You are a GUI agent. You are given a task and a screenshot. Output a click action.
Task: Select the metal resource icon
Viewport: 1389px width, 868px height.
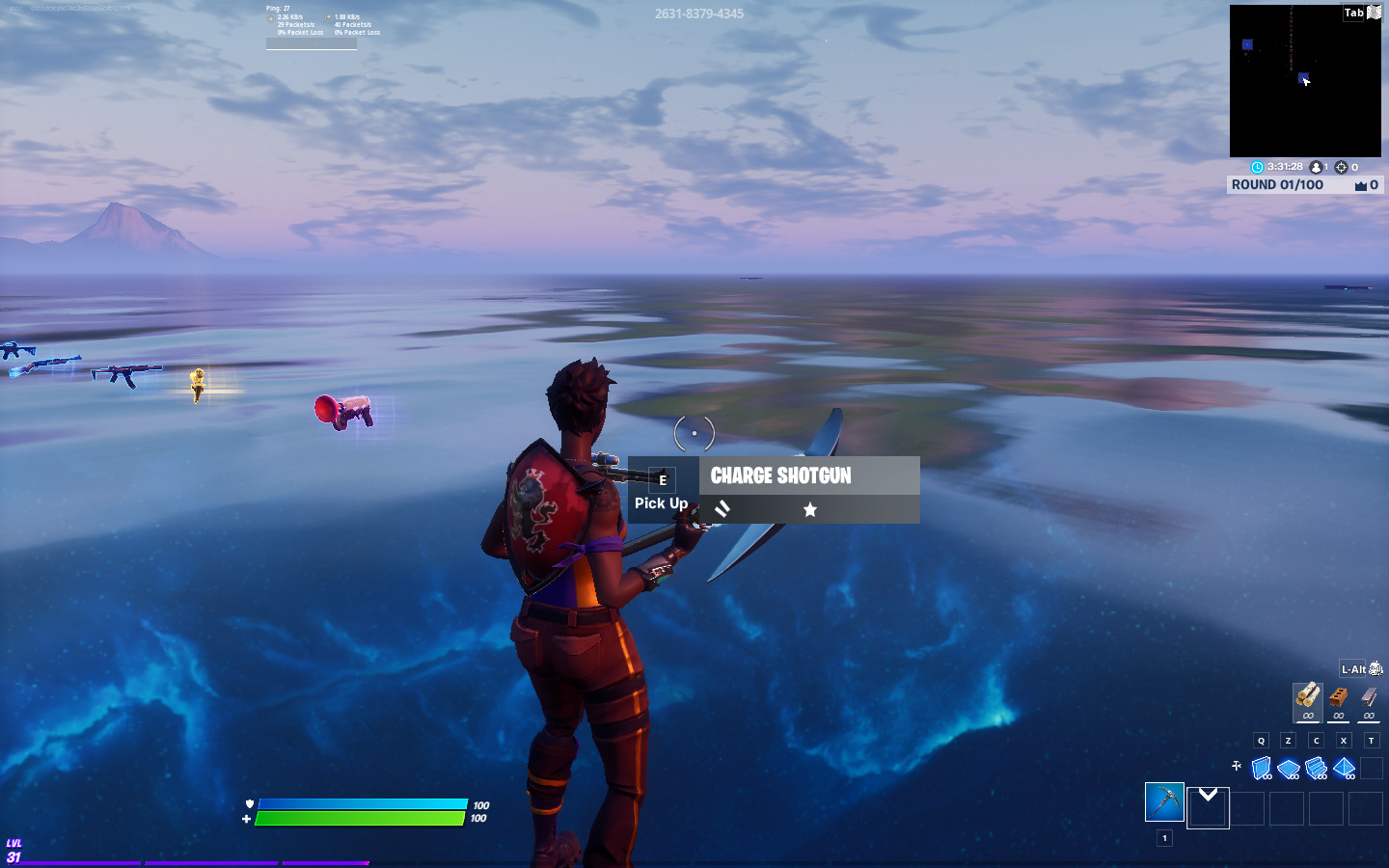(x=1368, y=697)
